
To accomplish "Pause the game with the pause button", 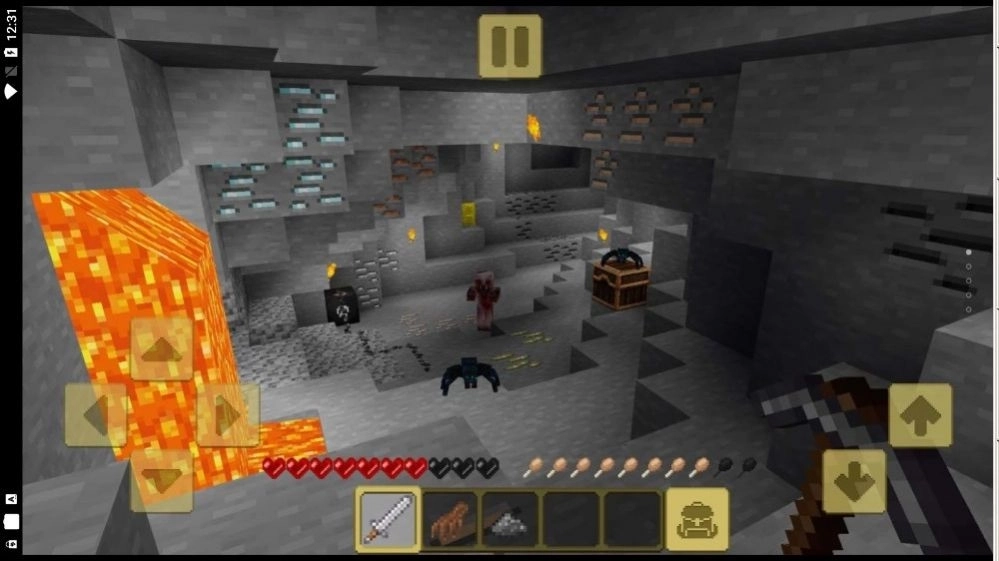I will point(510,46).
